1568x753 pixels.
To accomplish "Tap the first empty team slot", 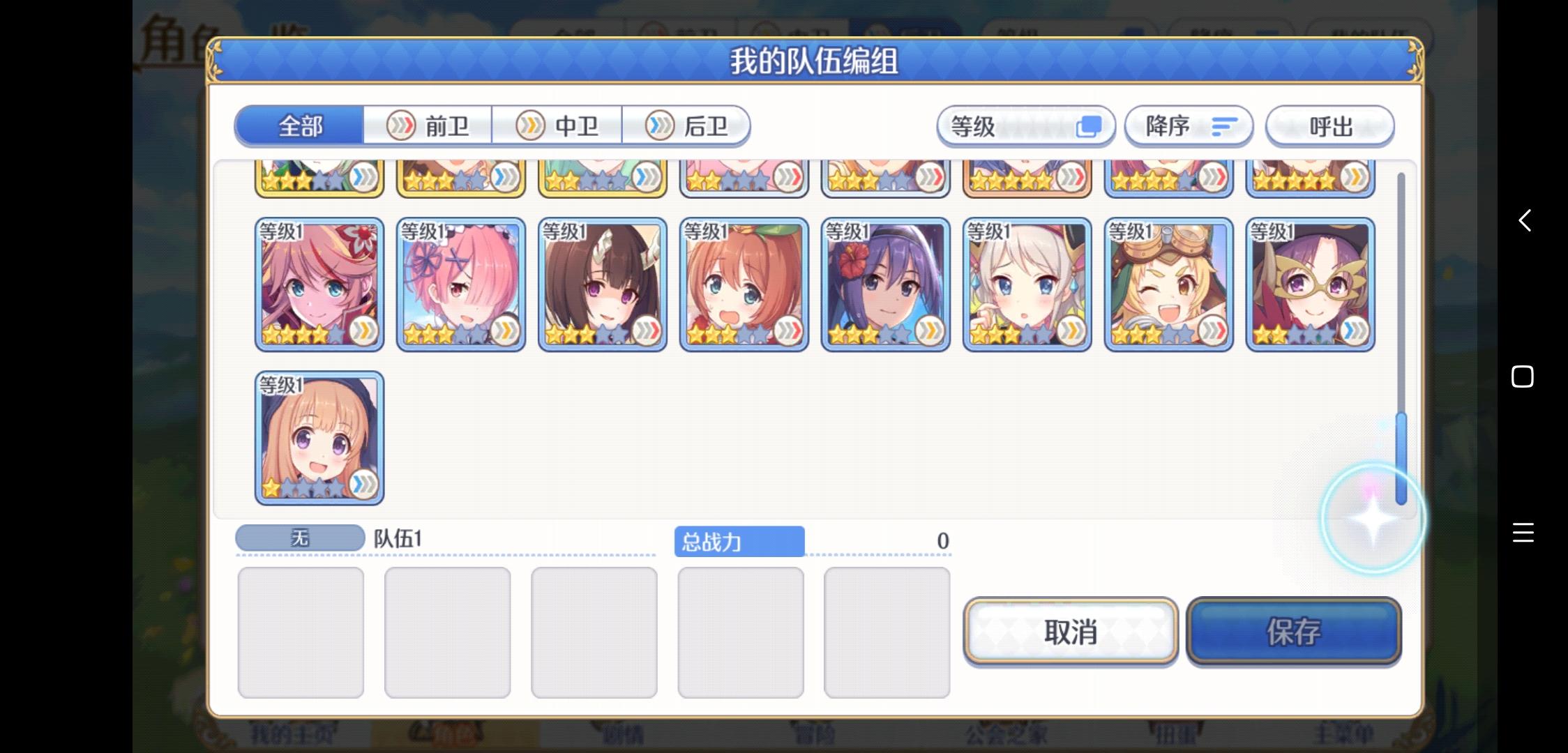I will pos(301,631).
